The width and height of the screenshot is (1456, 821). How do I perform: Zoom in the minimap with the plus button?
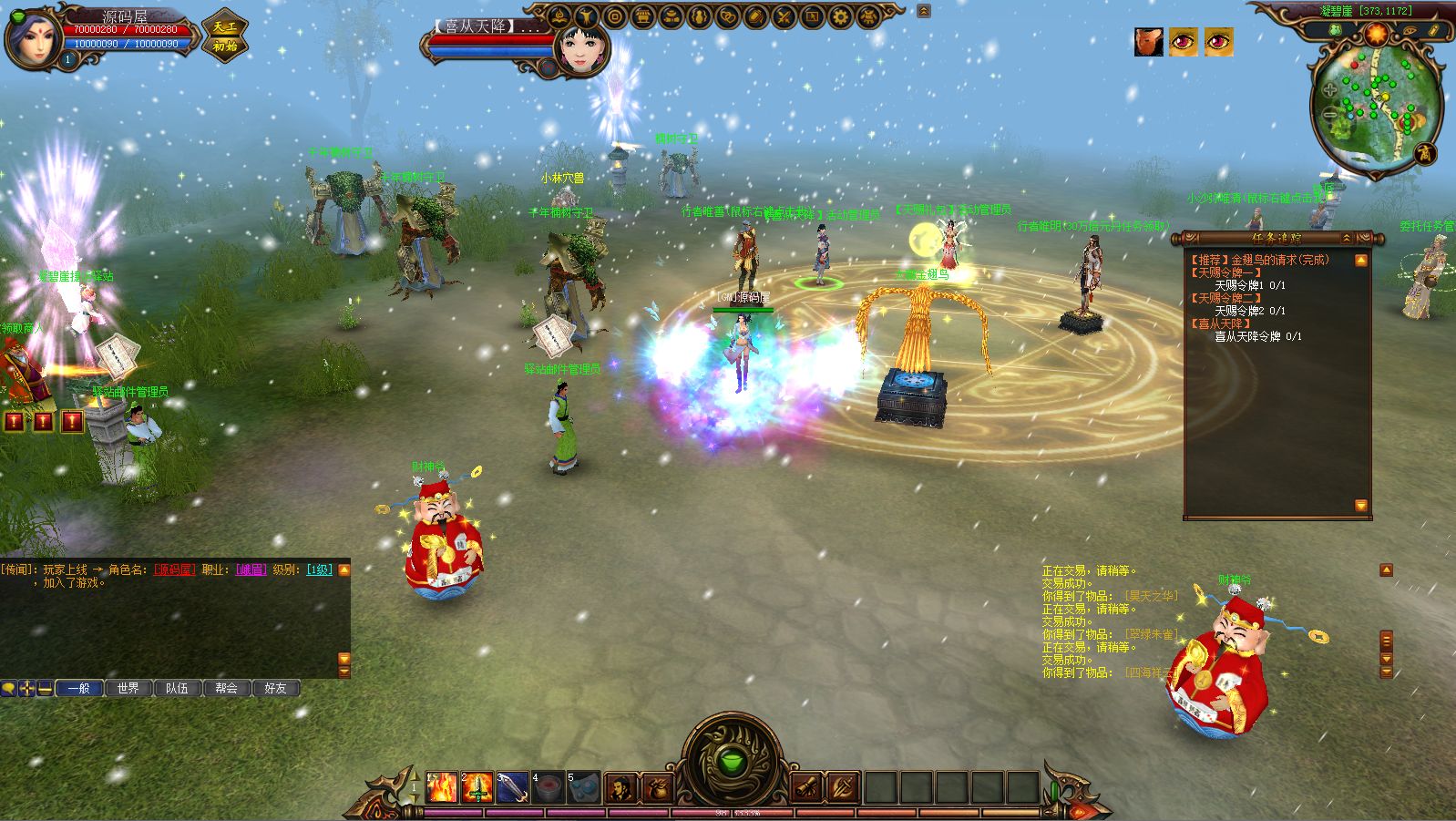point(1330,89)
